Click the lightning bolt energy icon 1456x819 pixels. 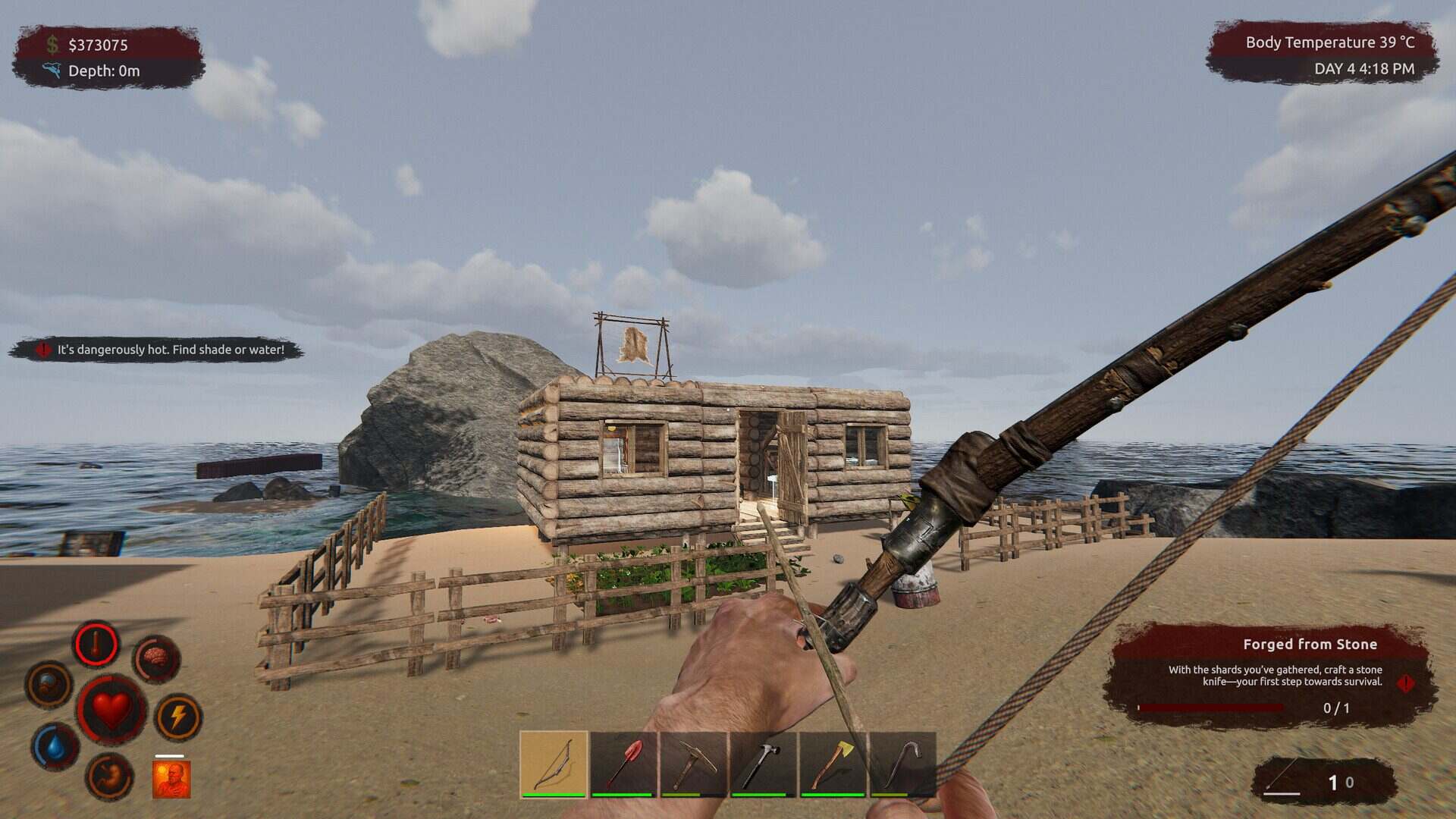pos(178,717)
